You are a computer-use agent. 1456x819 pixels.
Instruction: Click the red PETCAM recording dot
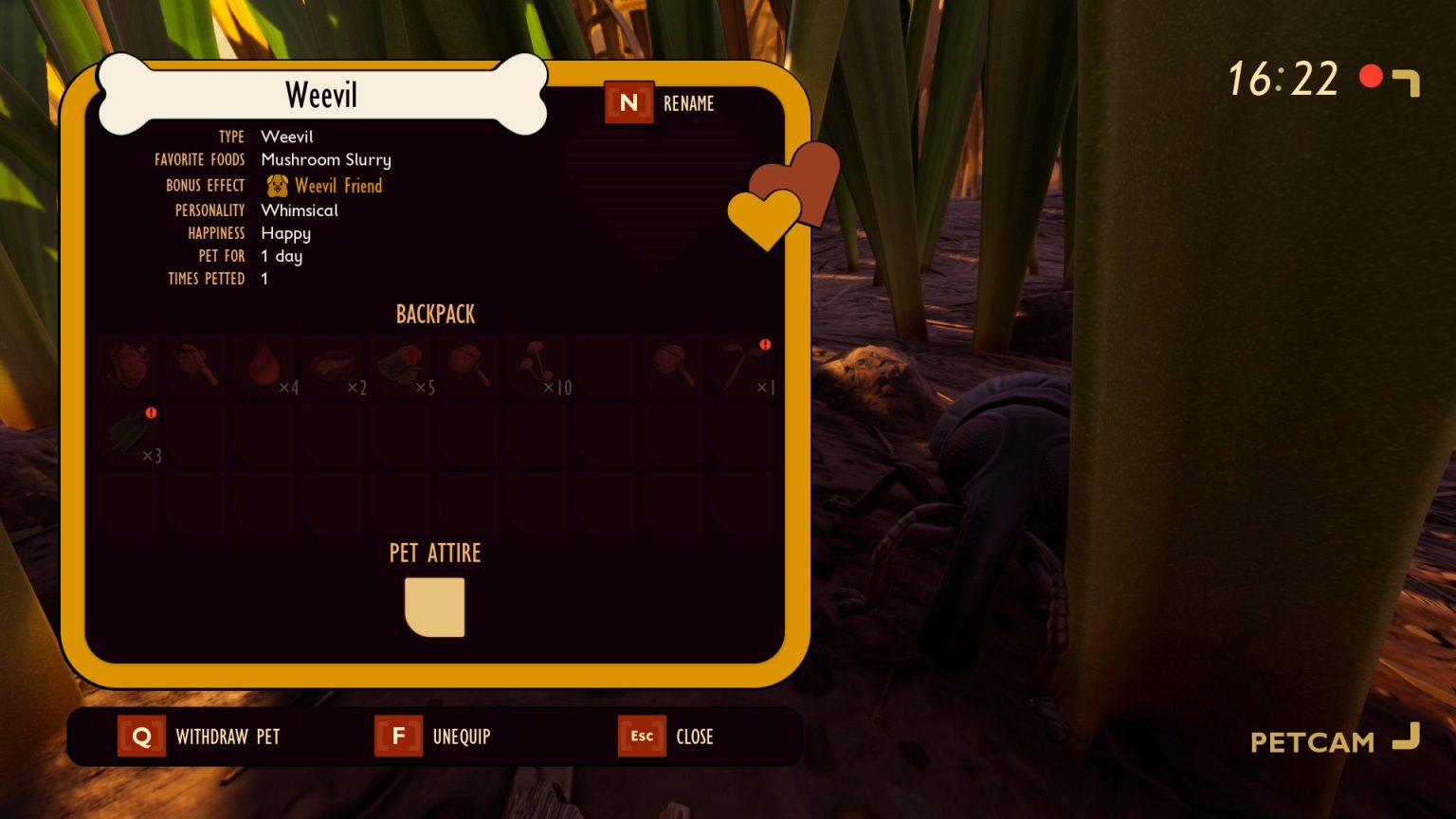[x=1370, y=77]
